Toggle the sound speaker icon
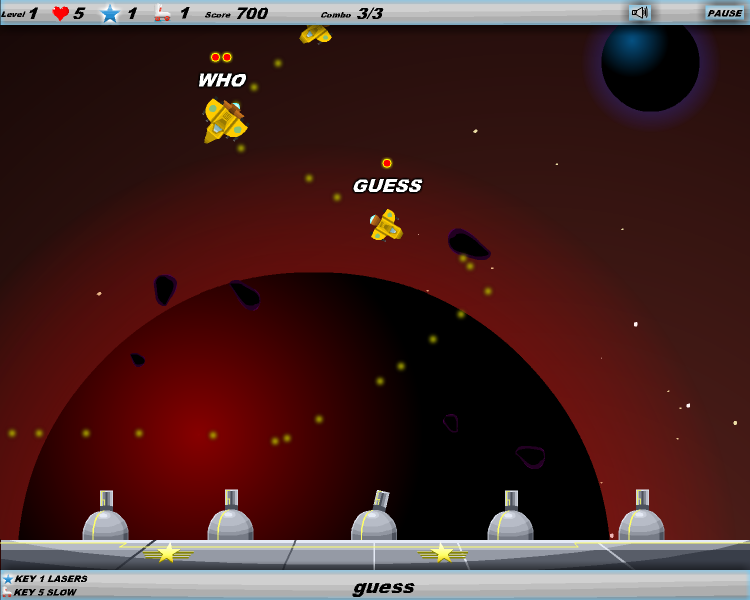The height and width of the screenshot is (600, 750). point(639,13)
